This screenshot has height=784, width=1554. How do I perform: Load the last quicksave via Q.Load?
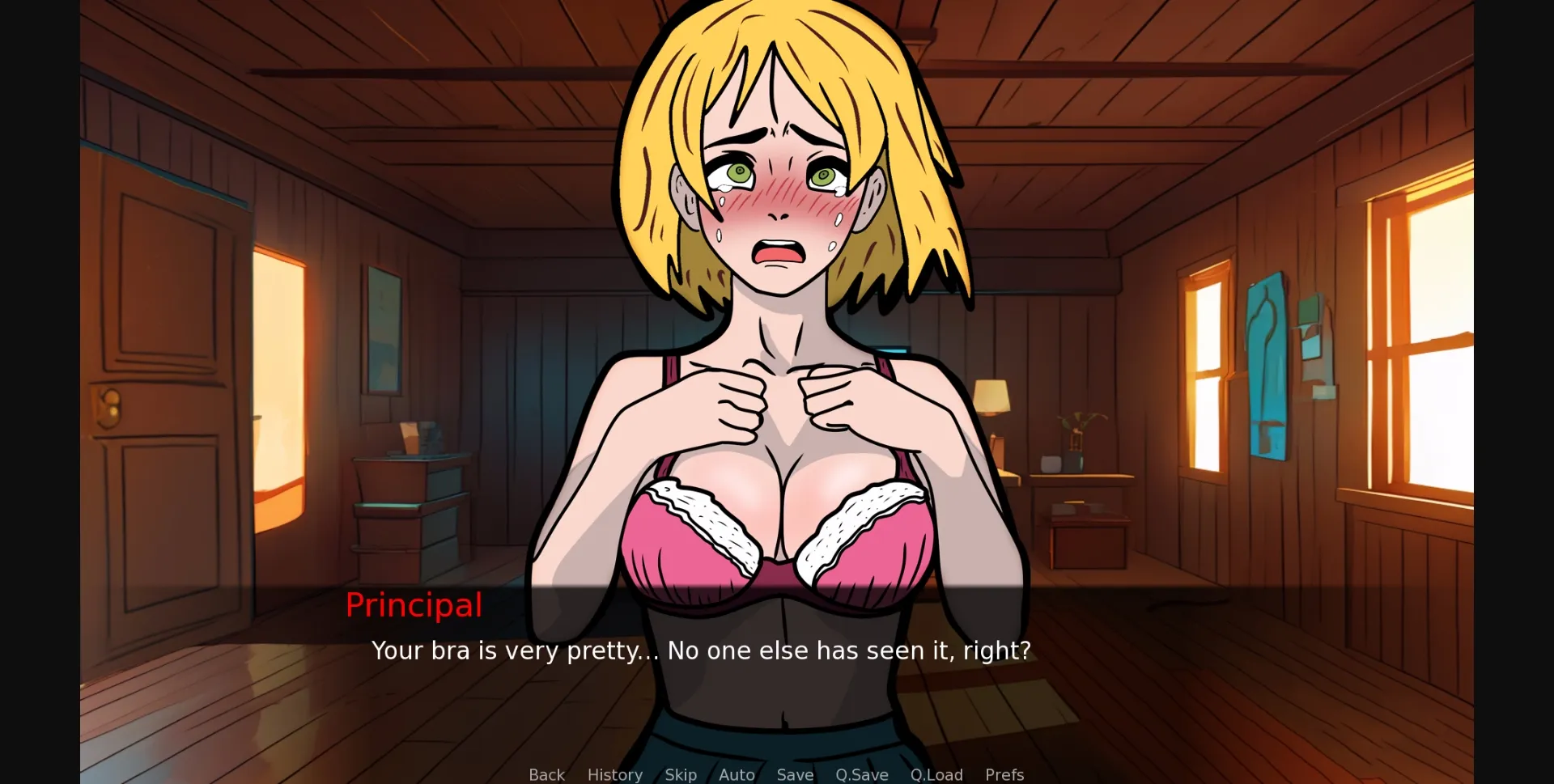pyautogui.click(x=936, y=774)
